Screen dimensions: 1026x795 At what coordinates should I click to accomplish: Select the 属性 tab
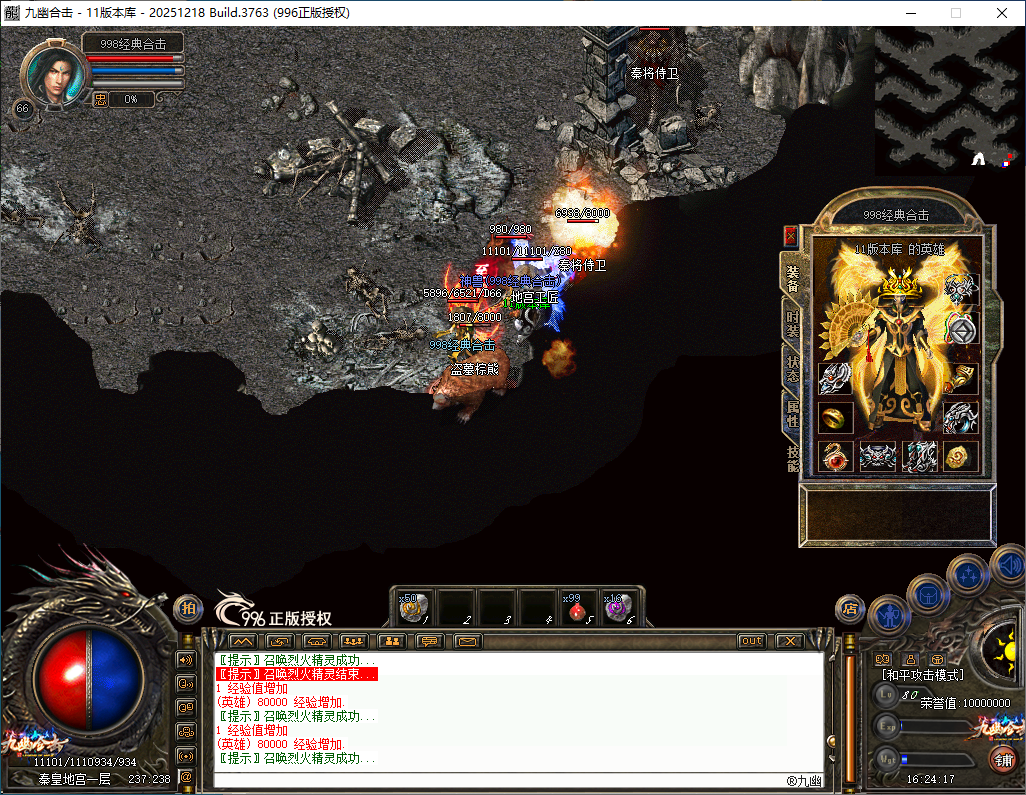(x=792, y=412)
